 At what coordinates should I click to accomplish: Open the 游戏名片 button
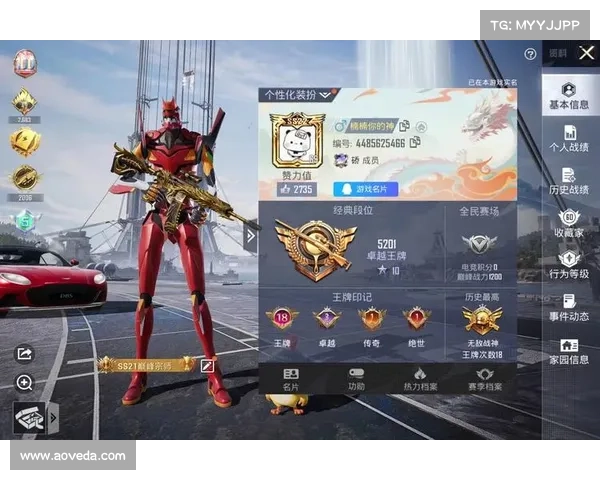tap(365, 189)
